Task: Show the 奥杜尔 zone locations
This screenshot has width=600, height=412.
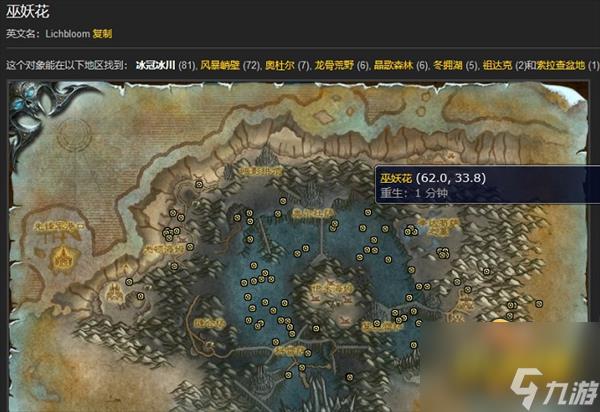Action: click(x=279, y=65)
